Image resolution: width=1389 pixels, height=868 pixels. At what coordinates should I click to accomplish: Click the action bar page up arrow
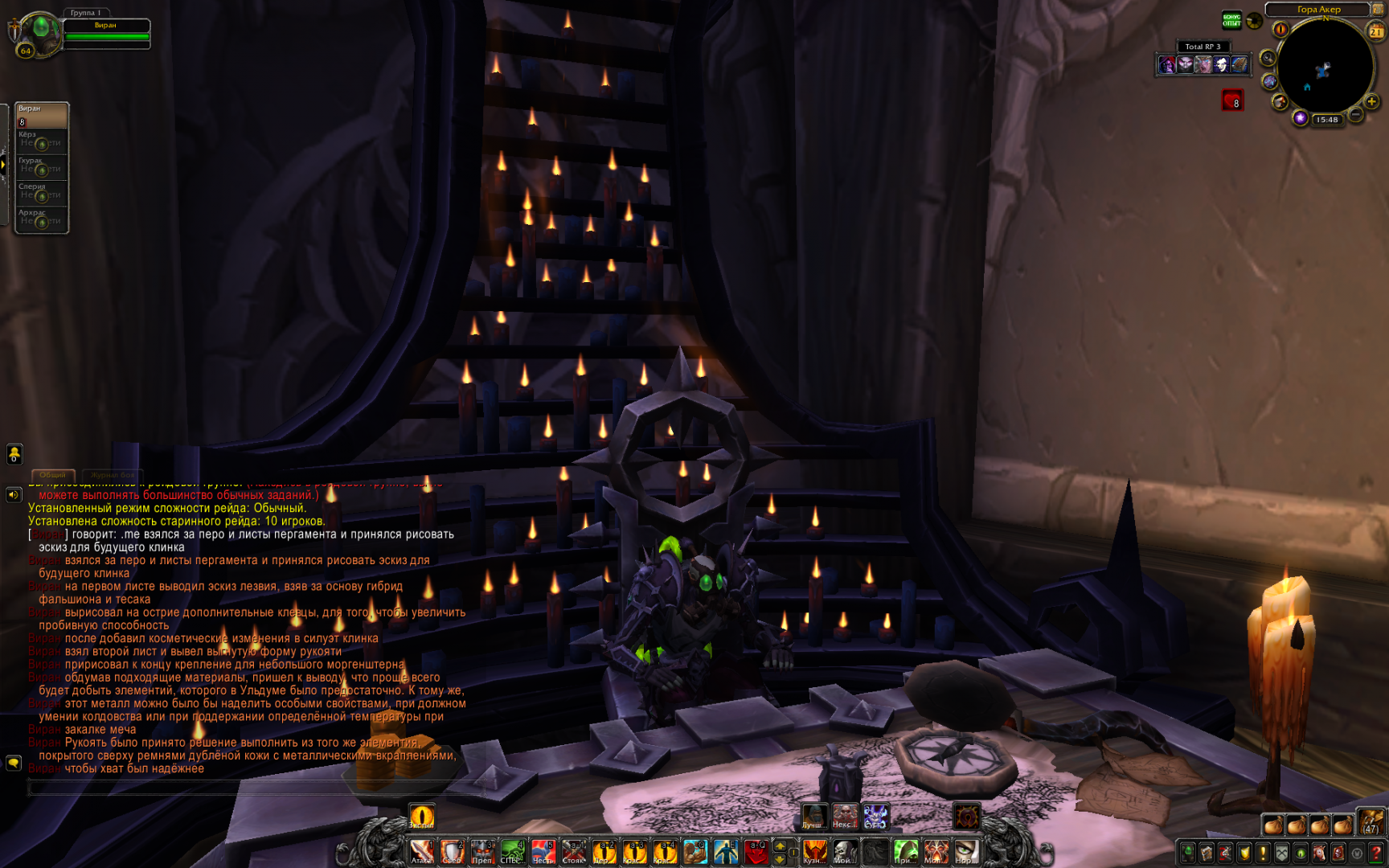tap(780, 846)
